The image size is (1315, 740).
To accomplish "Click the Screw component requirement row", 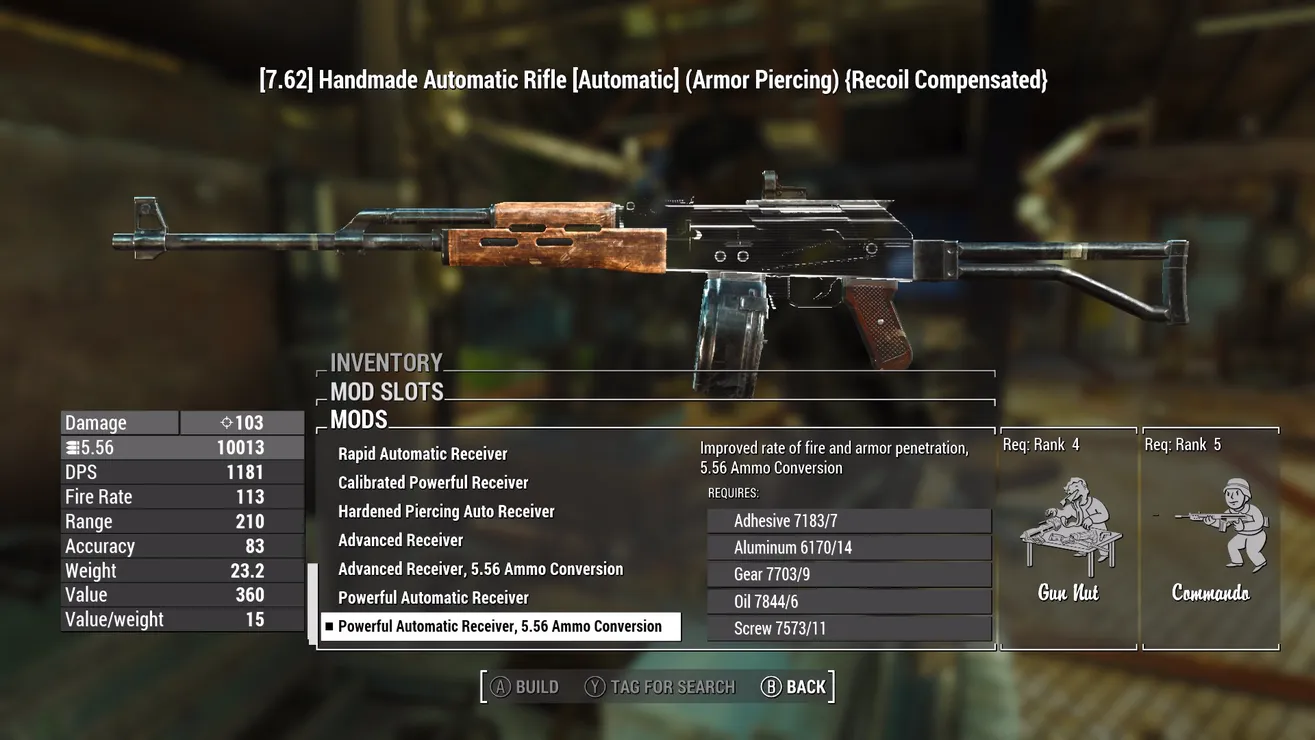I will click(848, 629).
